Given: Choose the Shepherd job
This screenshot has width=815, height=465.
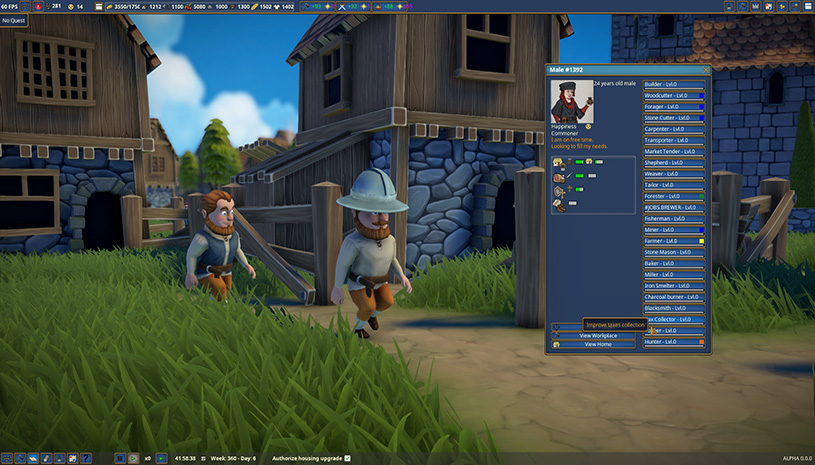Looking at the screenshot, I should point(674,163).
